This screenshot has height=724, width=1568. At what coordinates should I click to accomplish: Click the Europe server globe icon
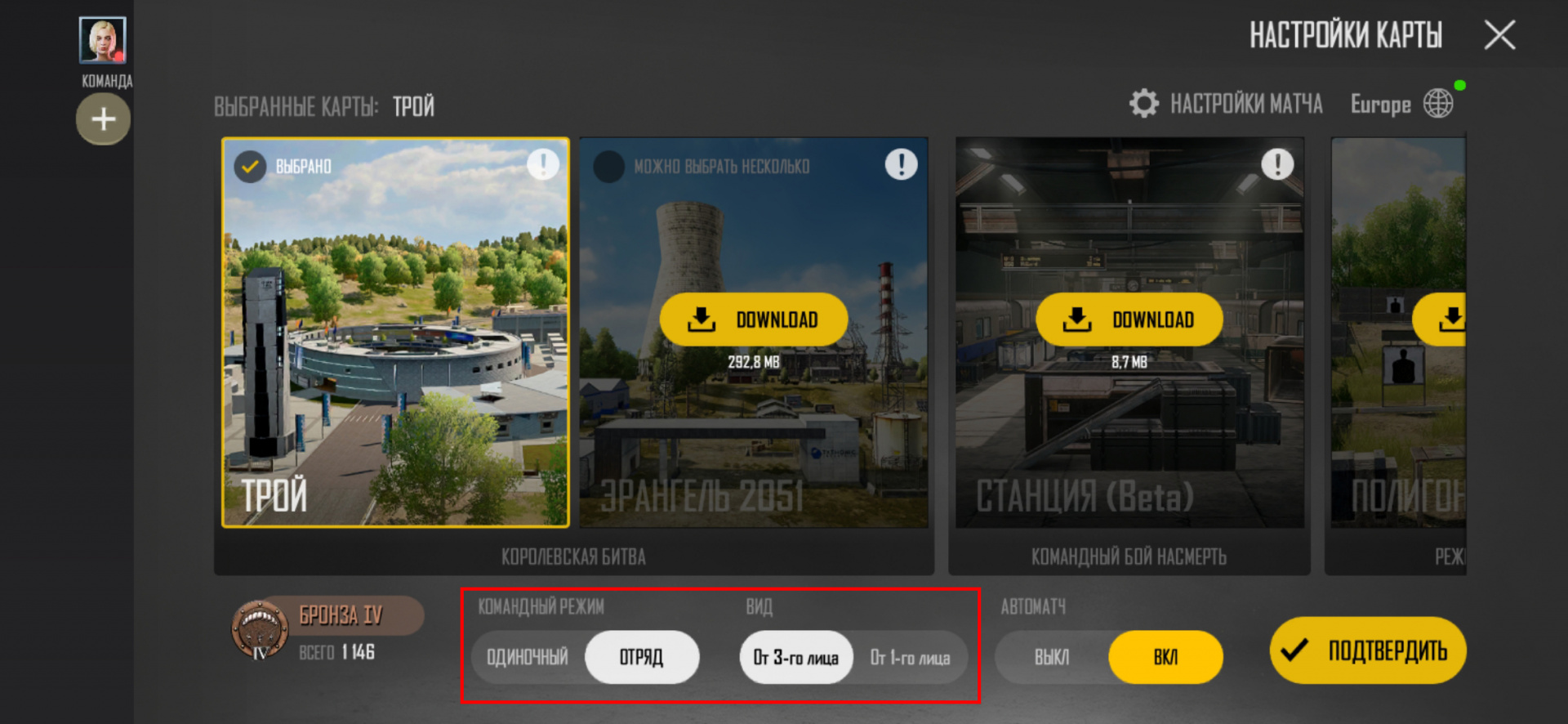[x=1438, y=101]
